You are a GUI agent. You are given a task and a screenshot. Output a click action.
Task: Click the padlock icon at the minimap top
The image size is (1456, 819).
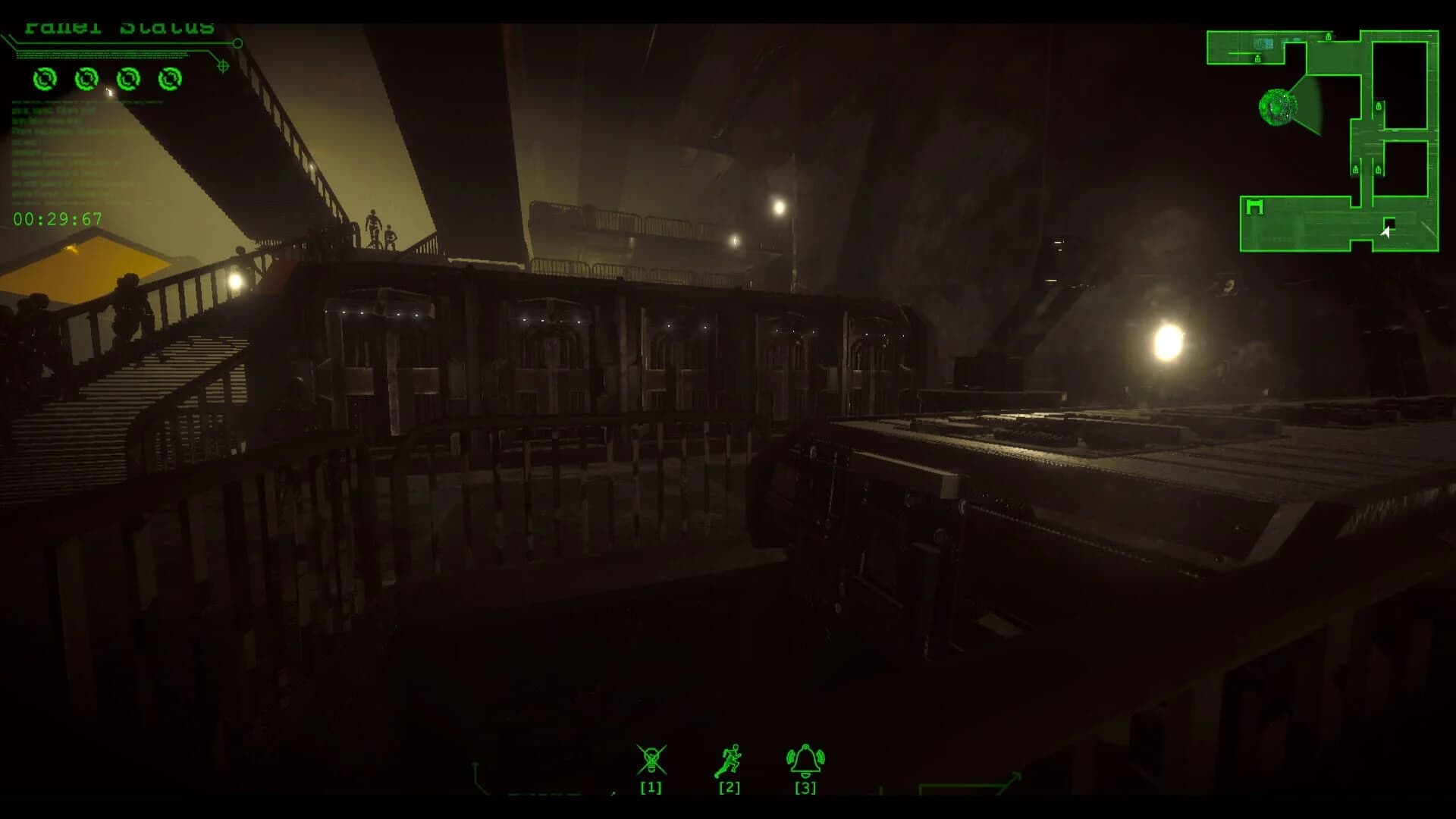[x=1328, y=37]
